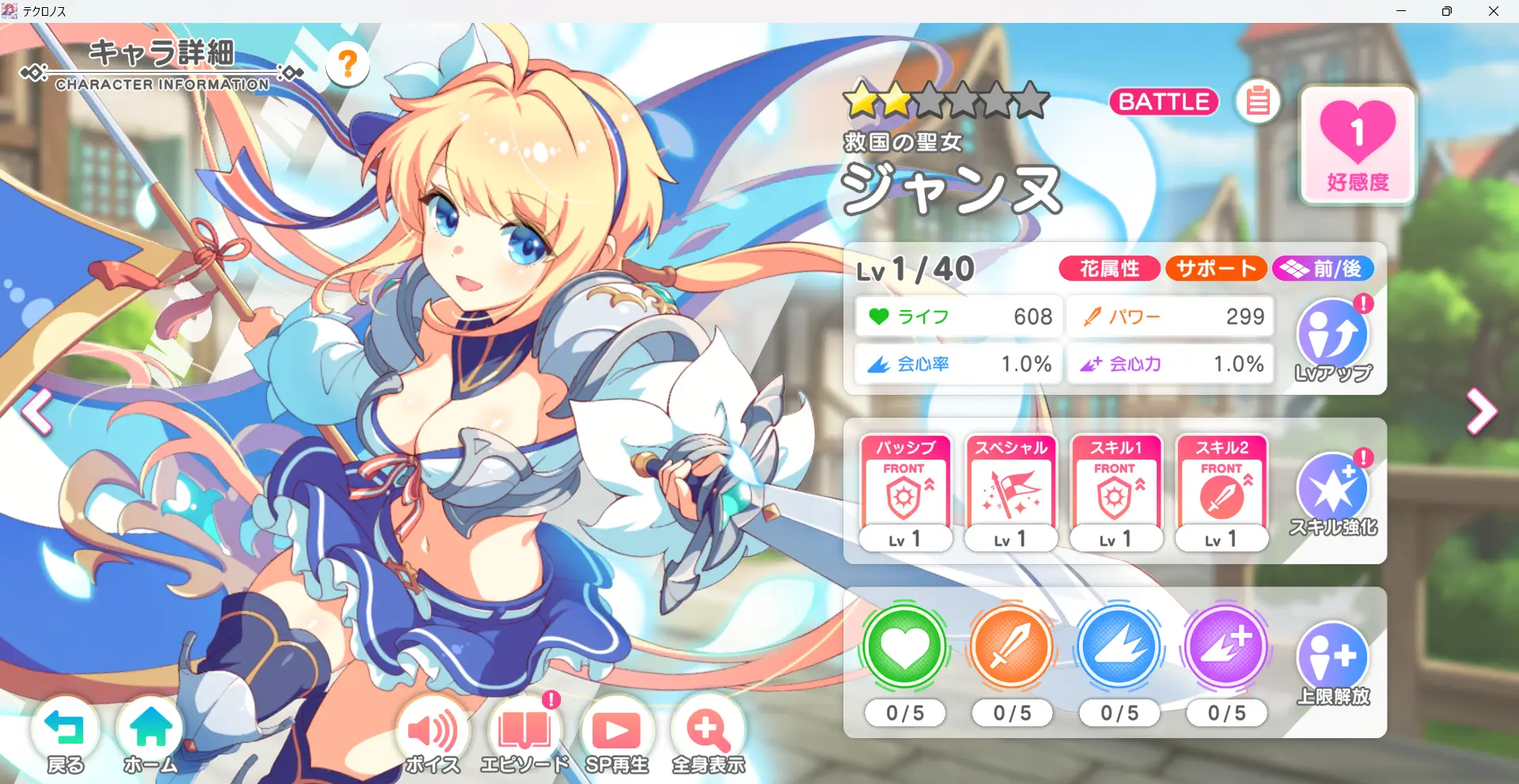This screenshot has height=784, width=1519.
Task: Open the エピソード episode book
Action: (x=524, y=733)
